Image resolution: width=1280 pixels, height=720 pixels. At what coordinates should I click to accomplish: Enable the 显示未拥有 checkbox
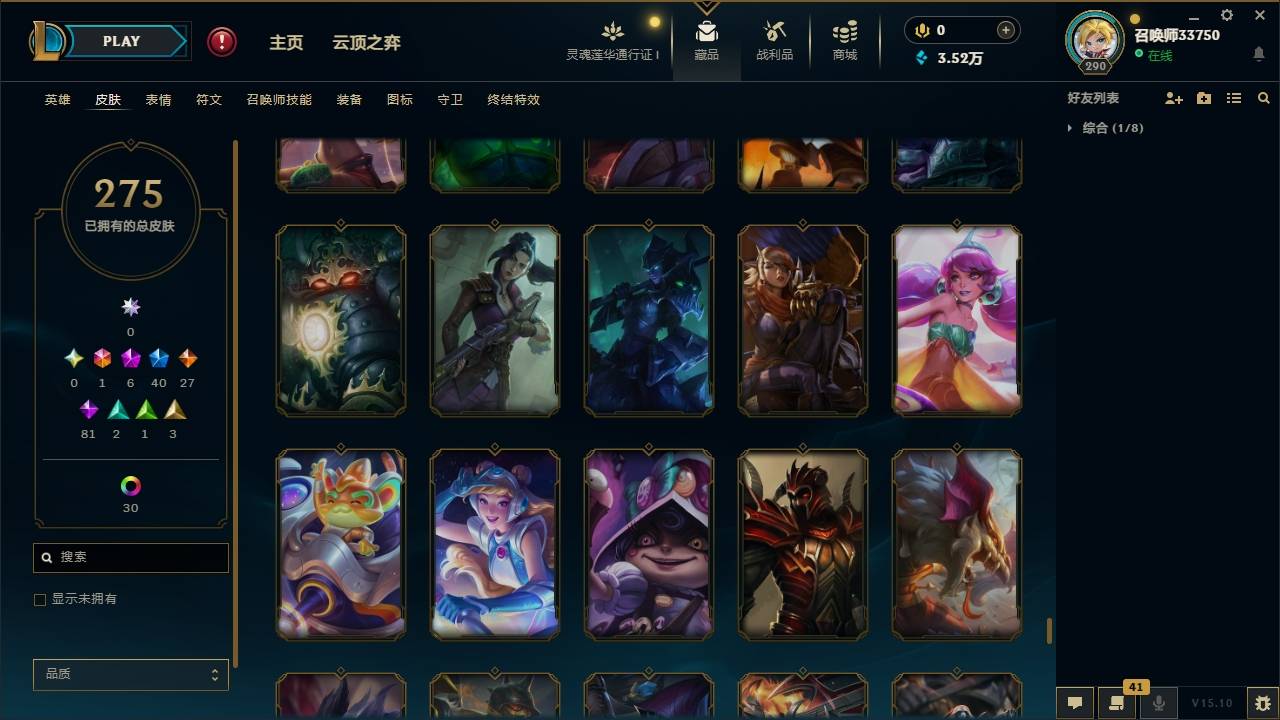pyautogui.click(x=40, y=599)
